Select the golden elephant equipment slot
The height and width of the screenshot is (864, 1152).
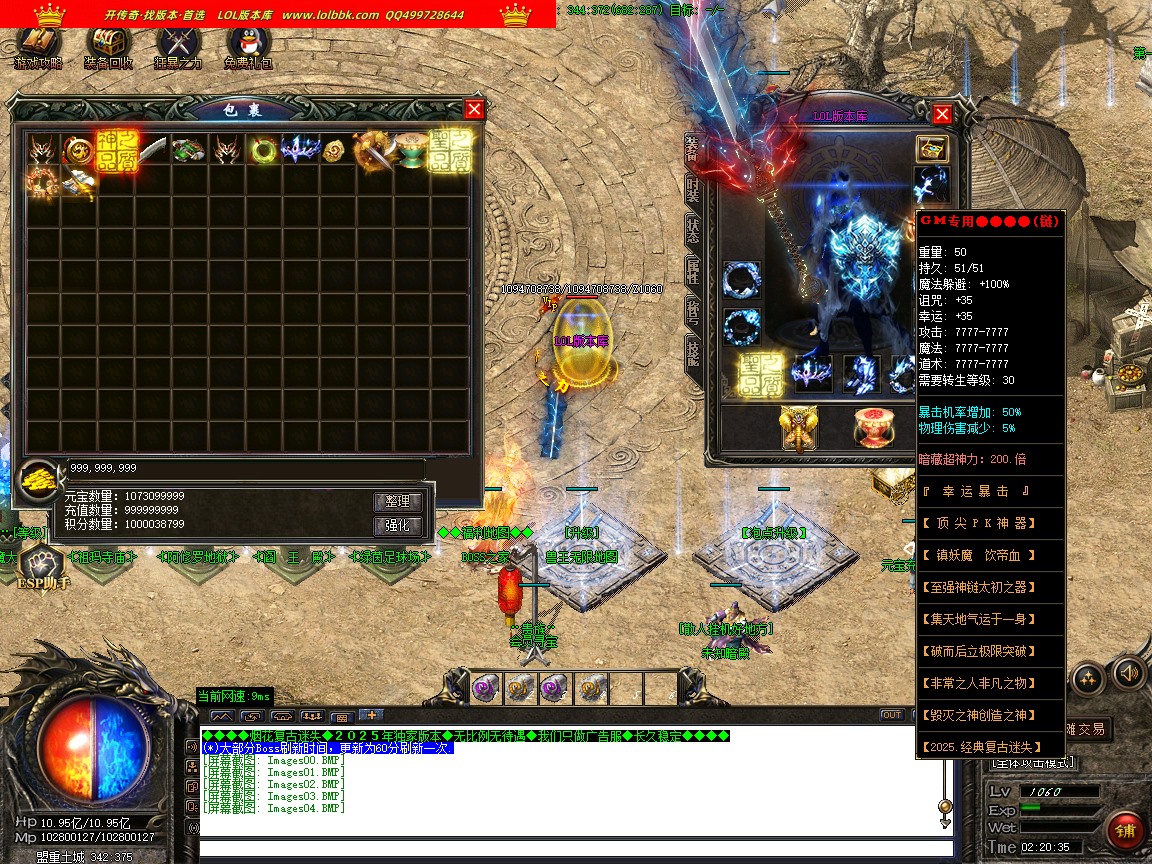coord(799,428)
